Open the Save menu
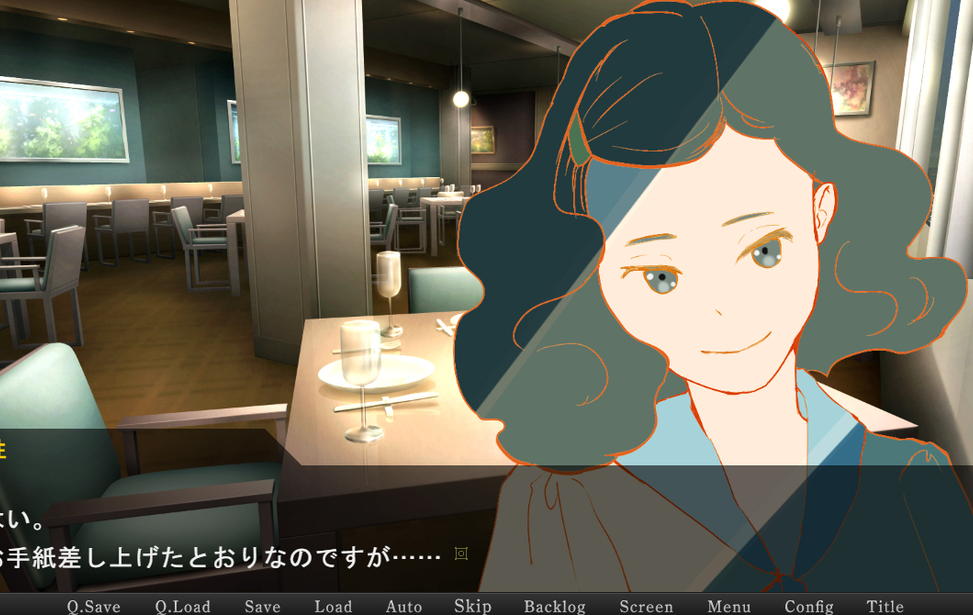The image size is (973, 615). (263, 606)
